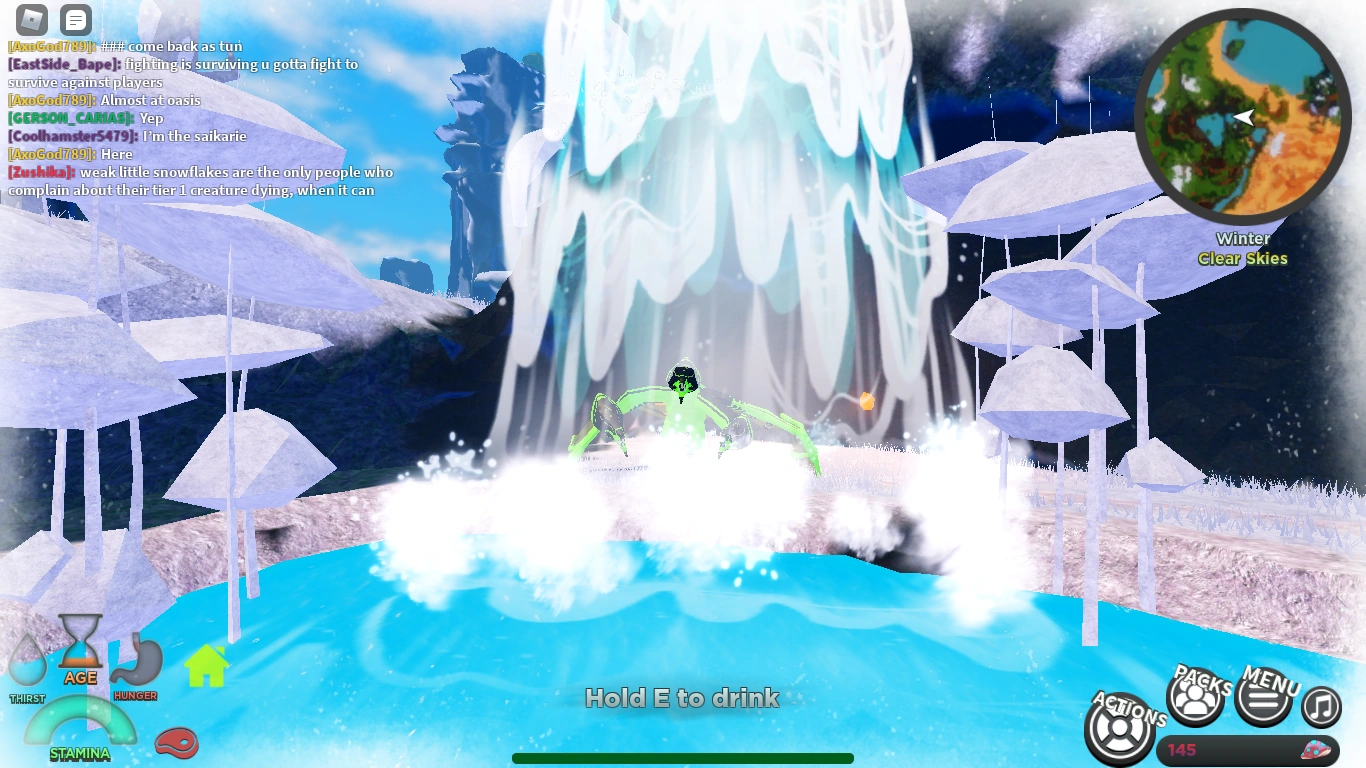This screenshot has height=768, width=1366.
Task: Open the Packs panel
Action: [x=1196, y=698]
